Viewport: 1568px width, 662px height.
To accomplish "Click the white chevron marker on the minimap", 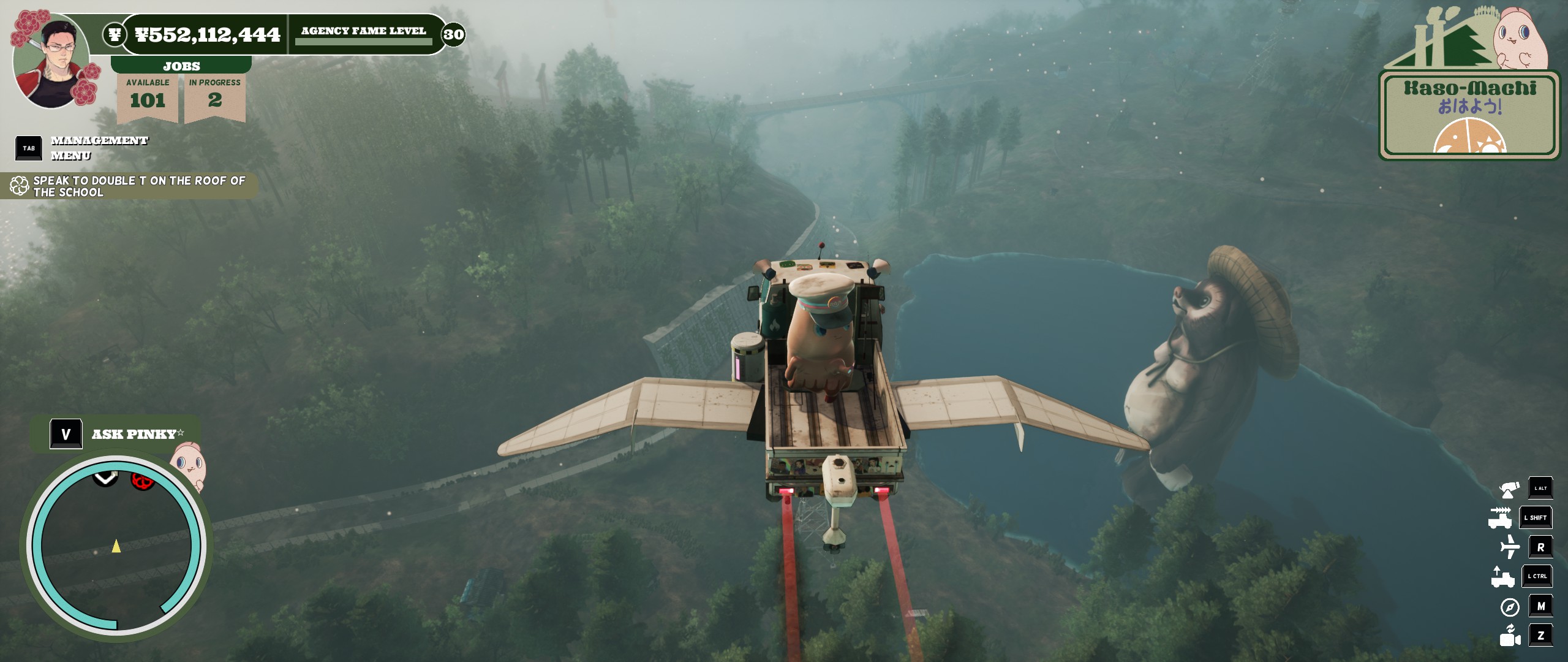I will coord(105,477).
